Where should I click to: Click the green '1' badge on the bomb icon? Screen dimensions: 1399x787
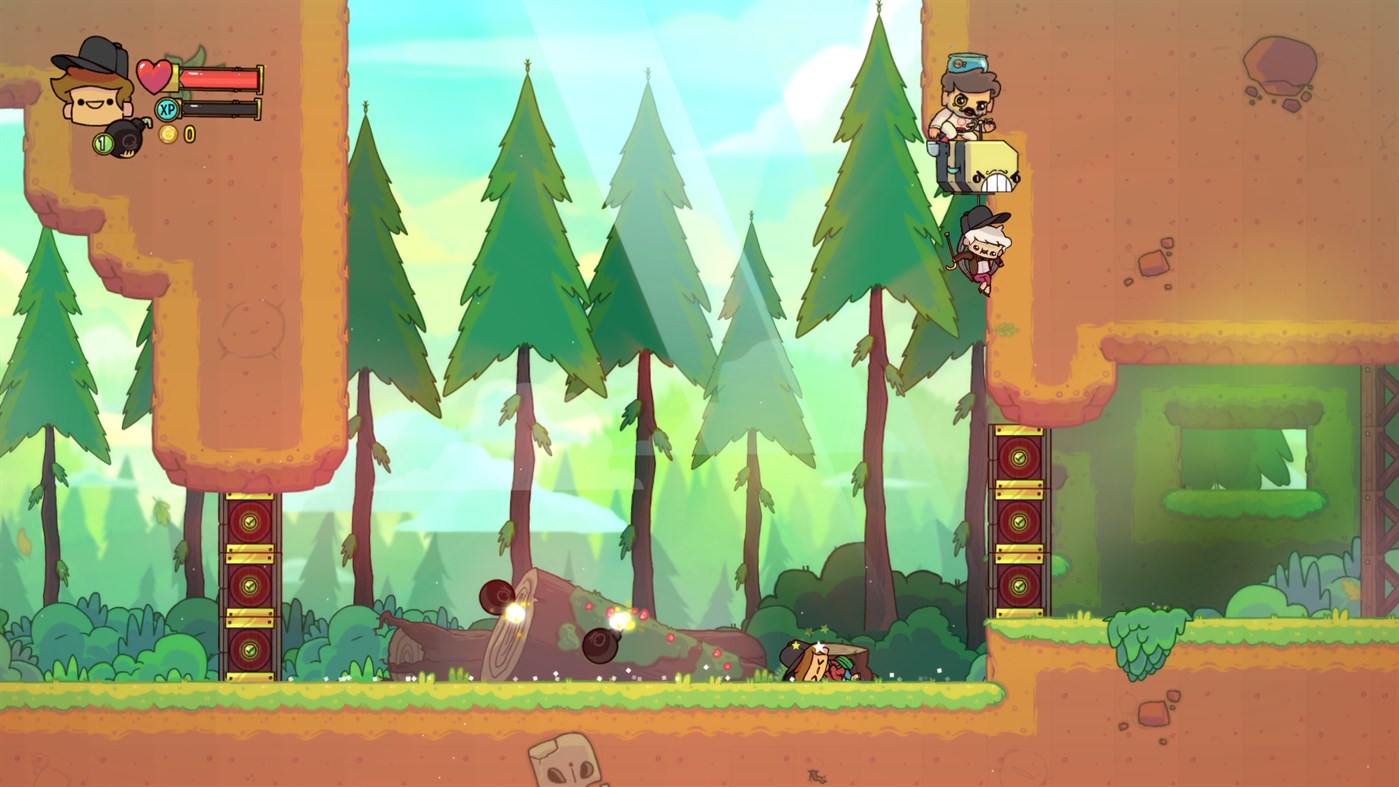click(x=105, y=142)
